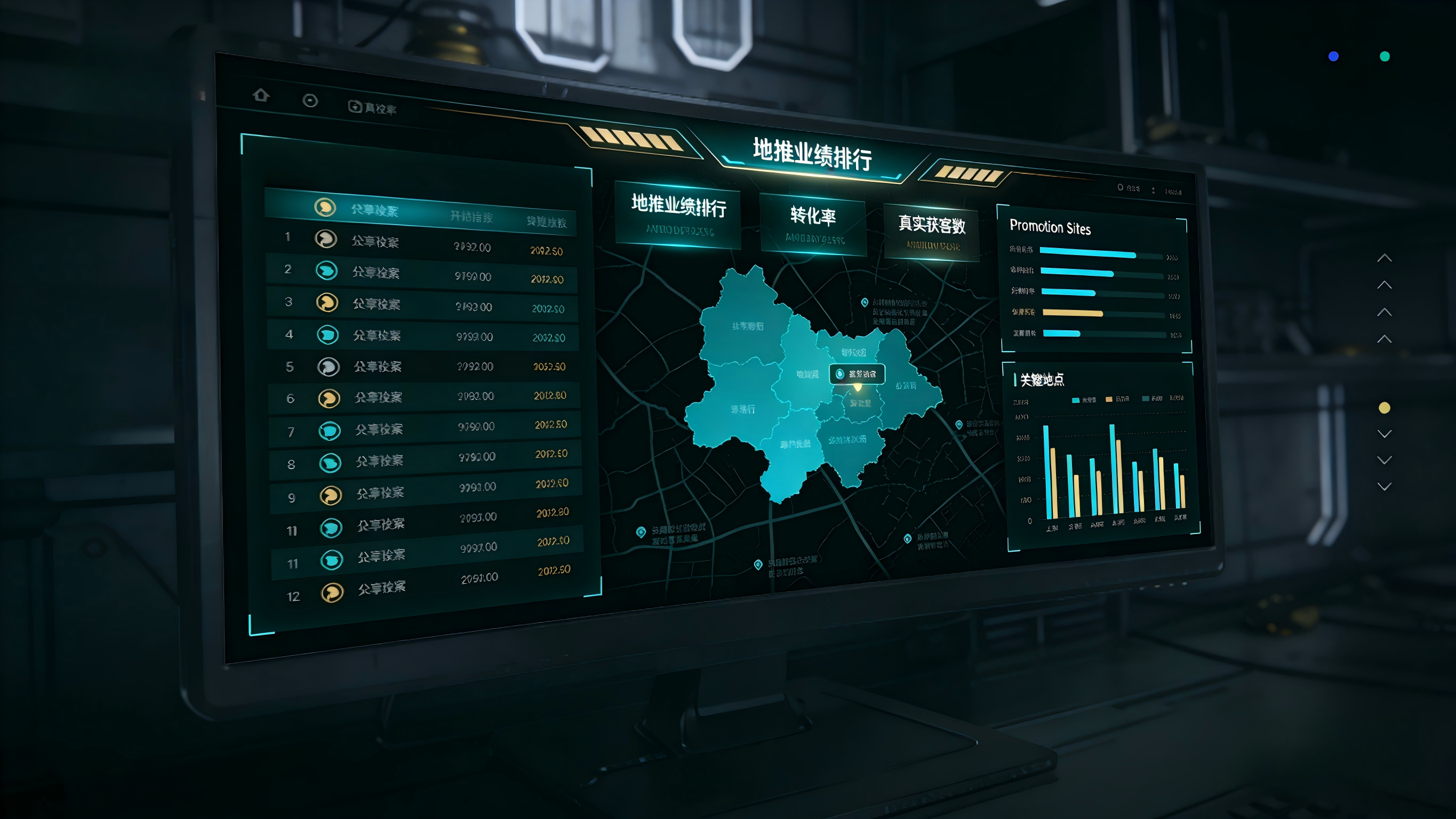This screenshot has height=819, width=1456.
Task: Select the rank 1 row in the leaderboard
Action: point(423,243)
